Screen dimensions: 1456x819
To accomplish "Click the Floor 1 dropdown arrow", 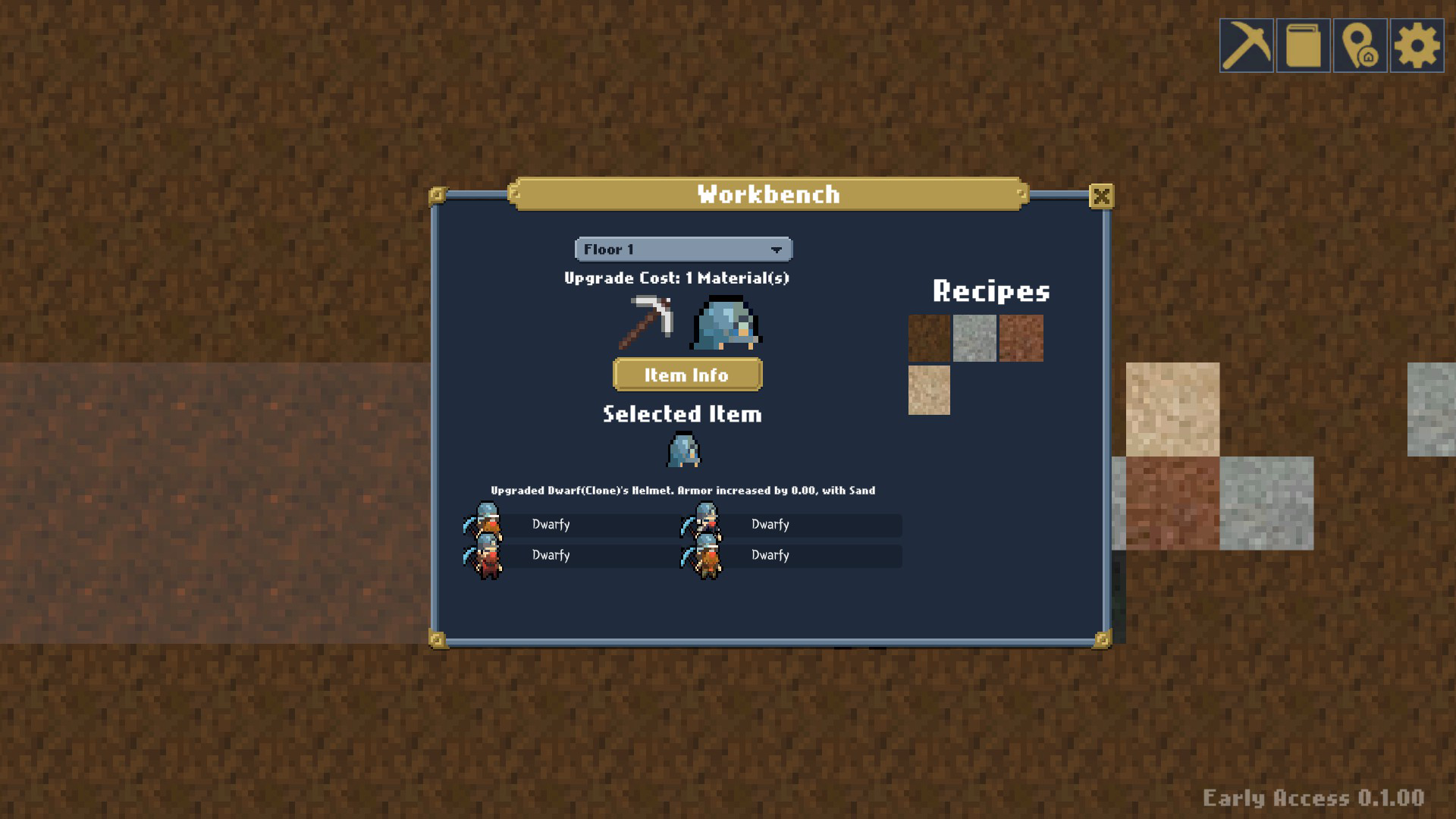I will click(775, 249).
